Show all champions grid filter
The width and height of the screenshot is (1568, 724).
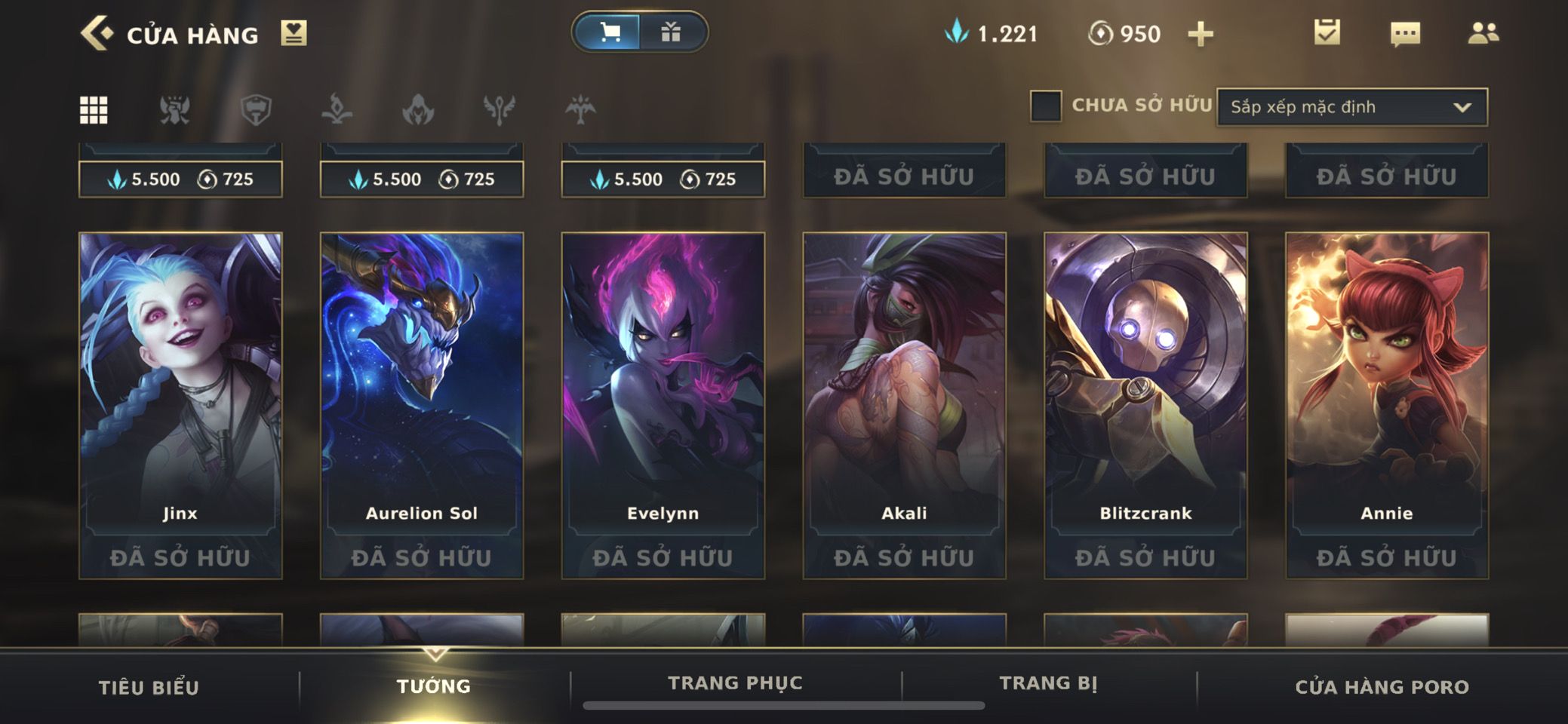[x=94, y=110]
